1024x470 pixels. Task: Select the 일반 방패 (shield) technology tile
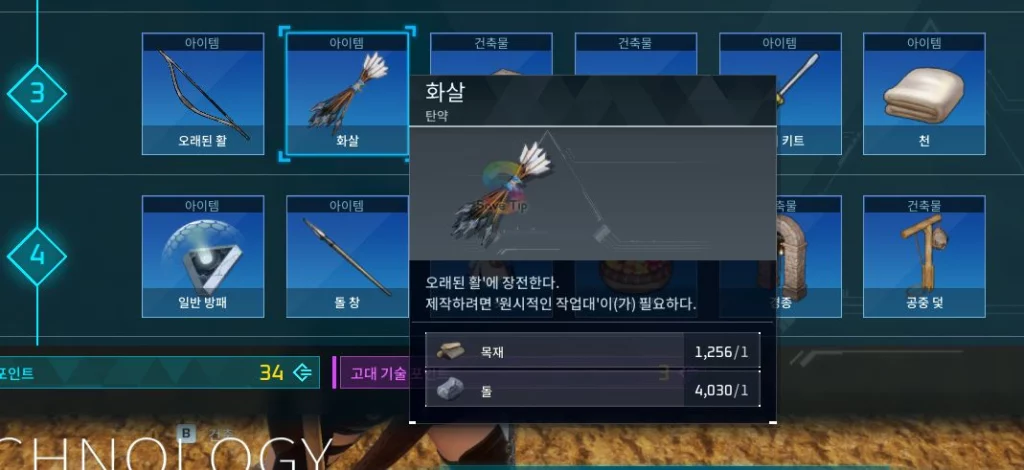203,255
